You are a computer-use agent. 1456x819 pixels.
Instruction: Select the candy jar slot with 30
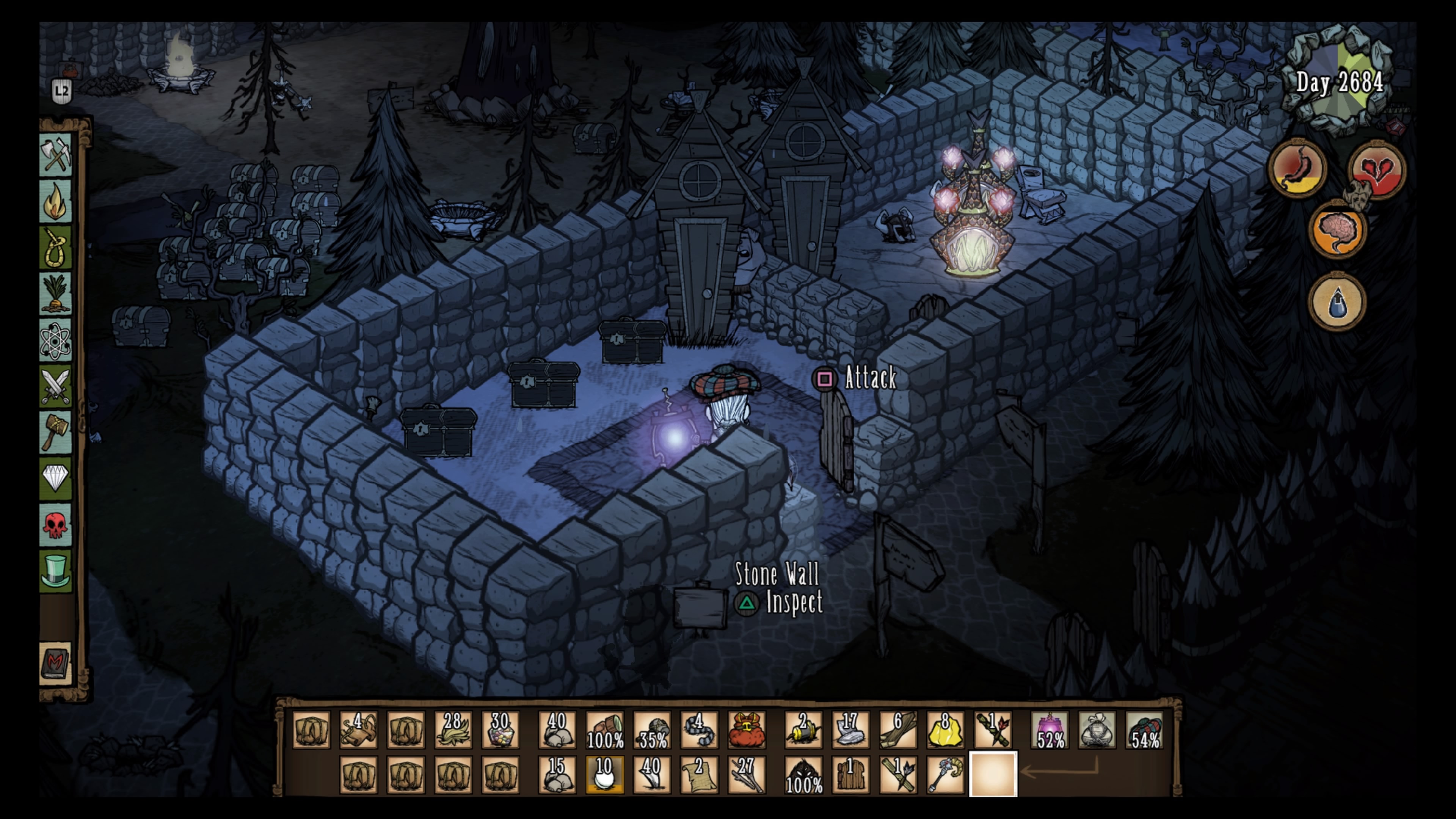pos(500,730)
